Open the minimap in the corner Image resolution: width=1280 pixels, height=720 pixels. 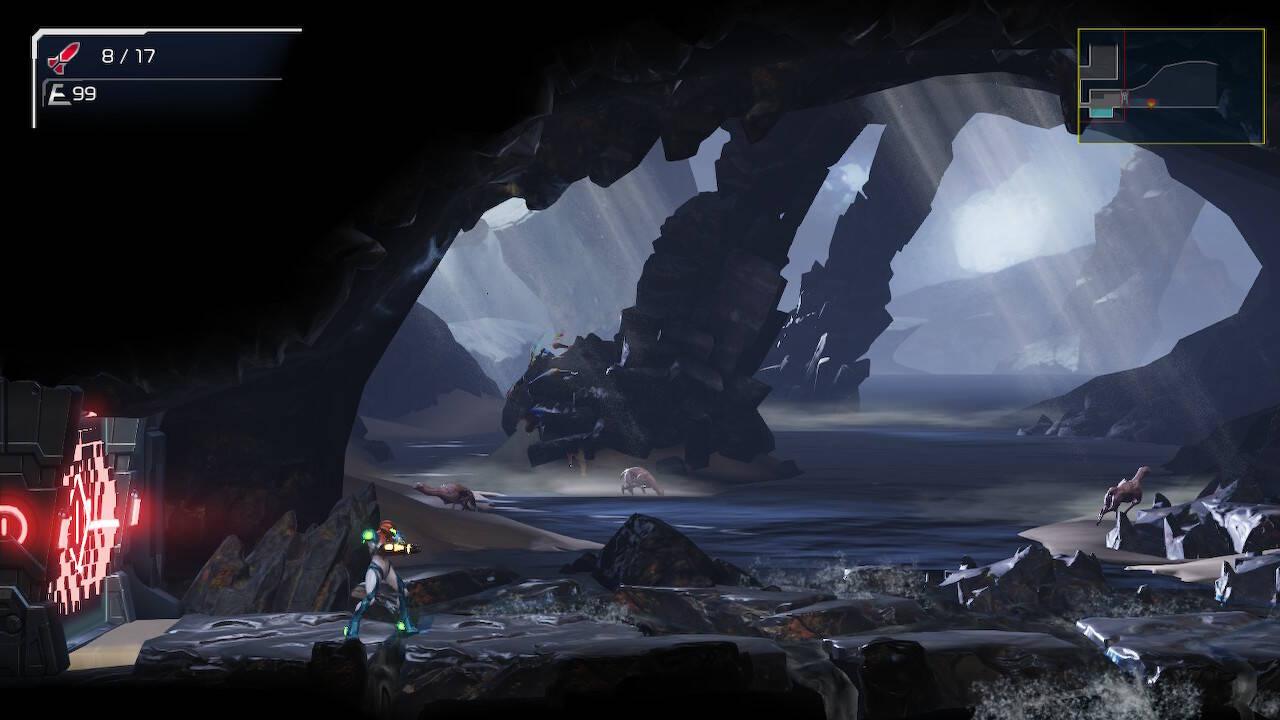1170,86
